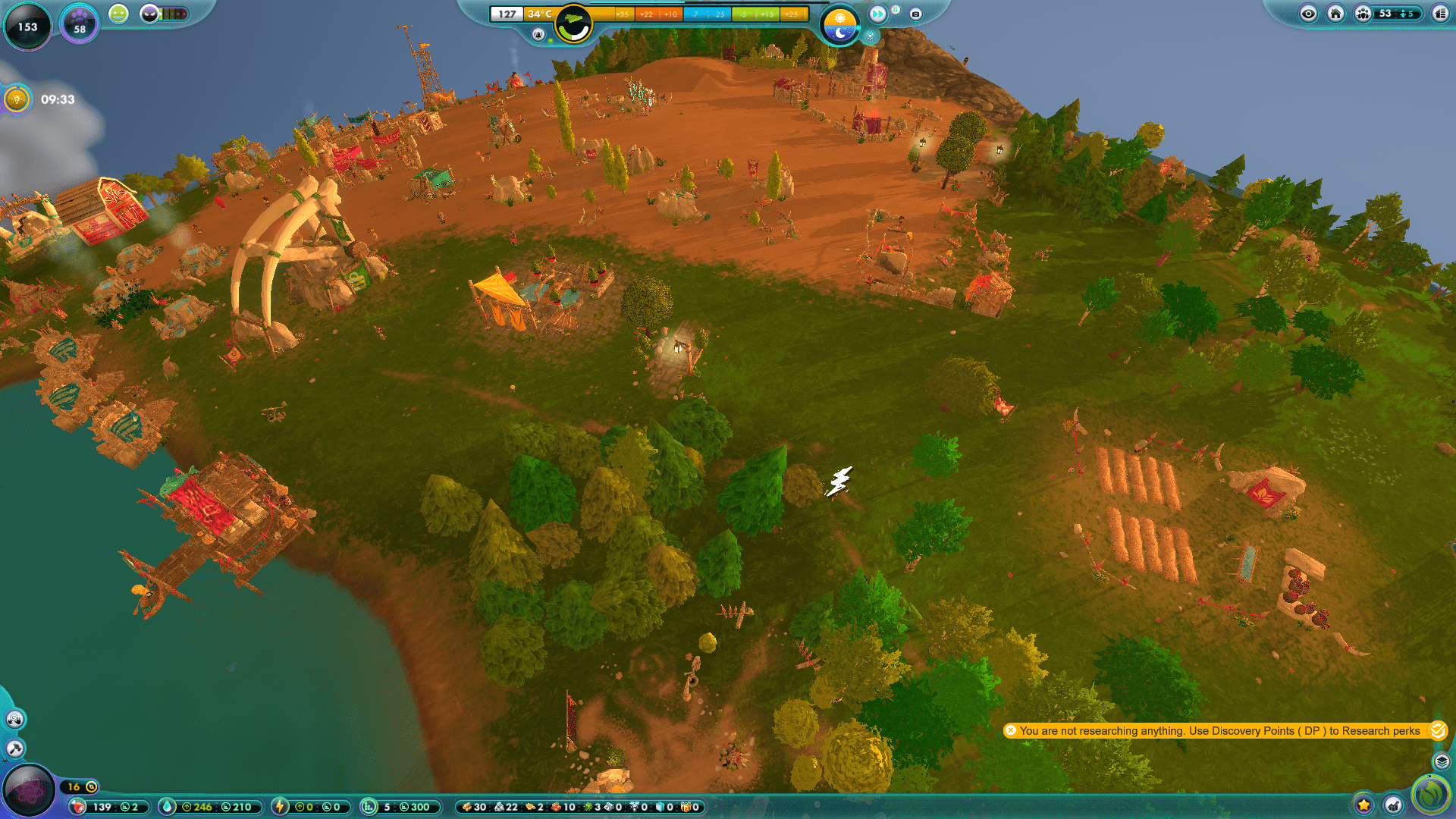1456x819 pixels.
Task: Expand the layers stack icon above the globe
Action: click(x=1442, y=761)
